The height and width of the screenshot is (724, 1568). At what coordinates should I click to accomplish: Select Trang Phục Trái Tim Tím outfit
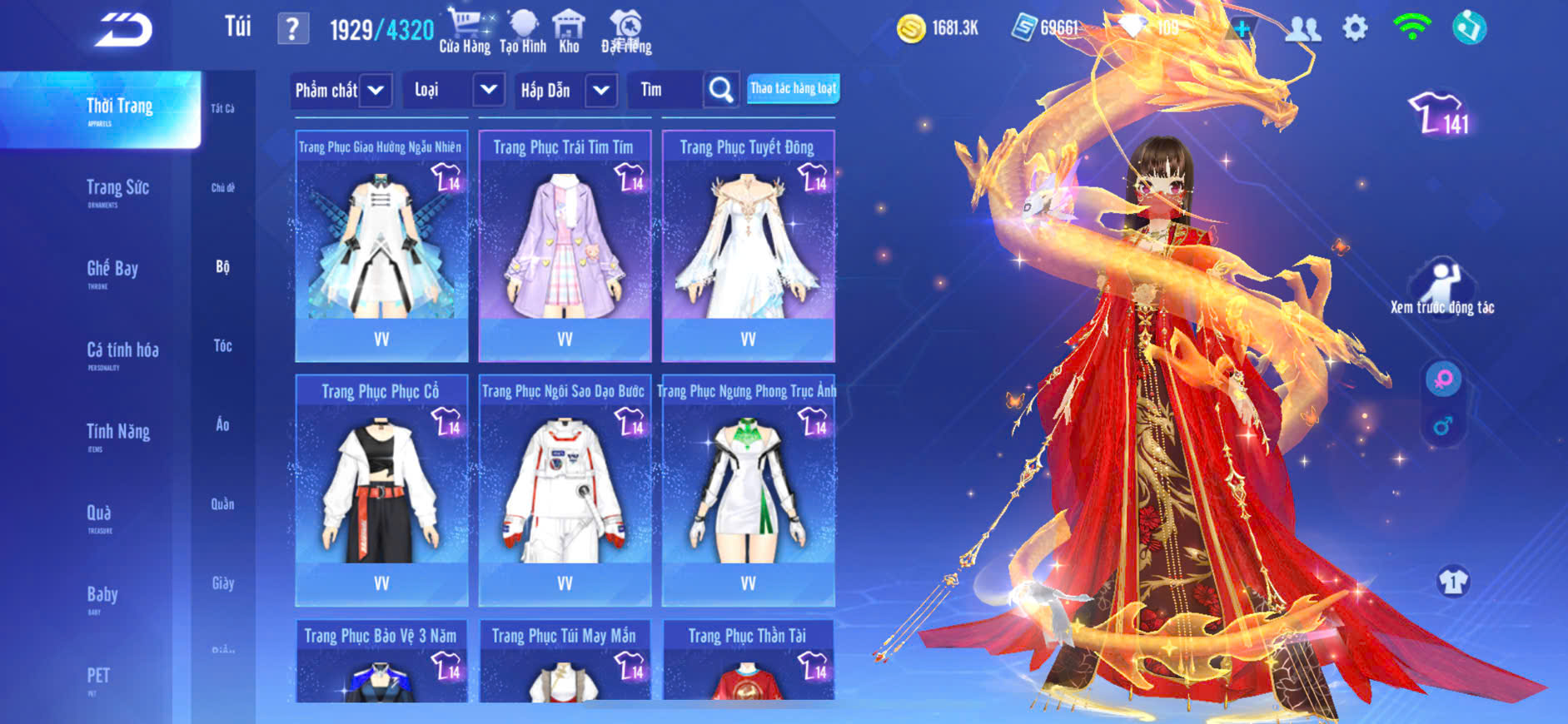tap(565, 245)
